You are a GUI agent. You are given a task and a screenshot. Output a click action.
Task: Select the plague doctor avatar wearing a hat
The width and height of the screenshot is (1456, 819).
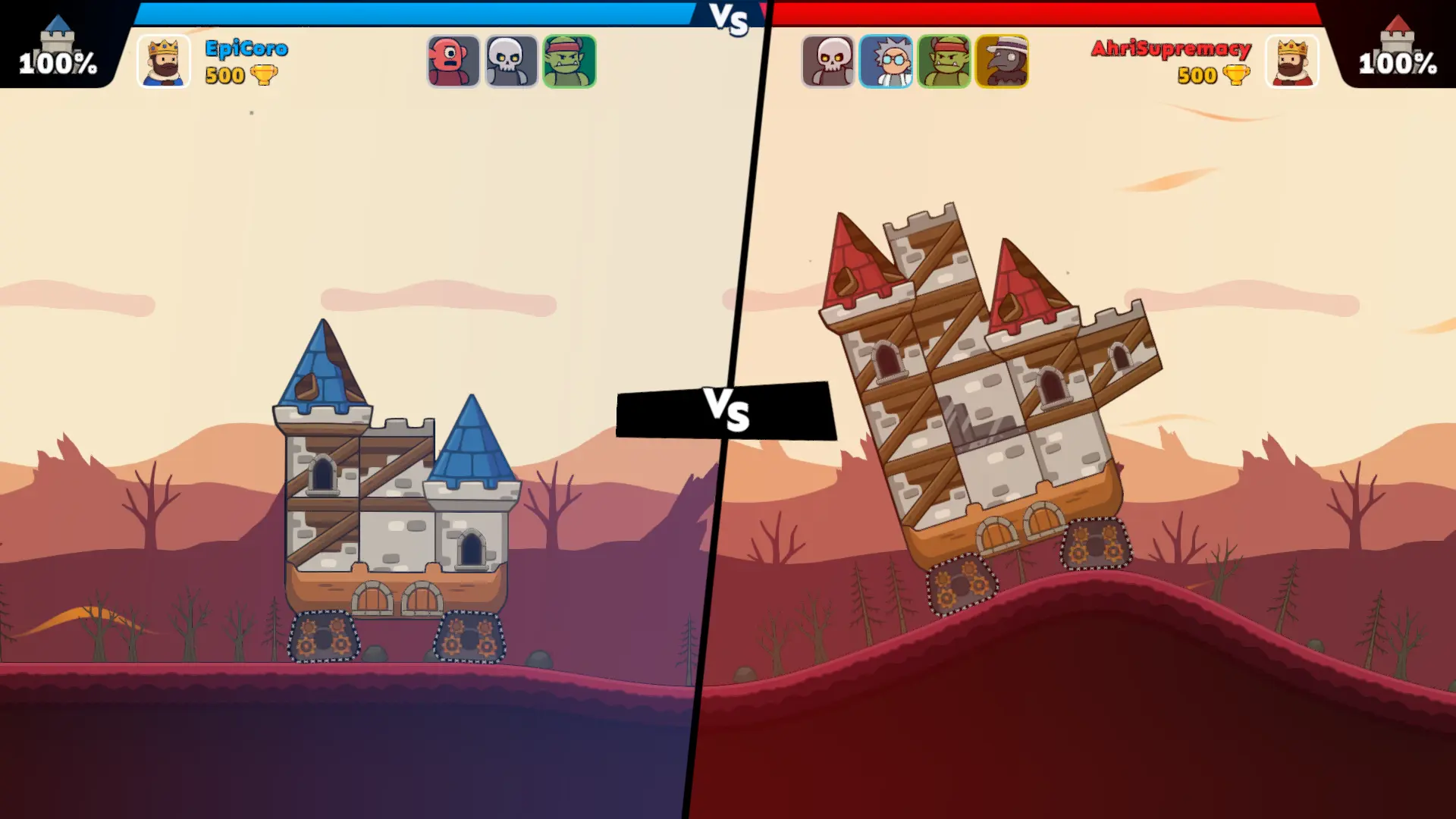(x=1002, y=61)
